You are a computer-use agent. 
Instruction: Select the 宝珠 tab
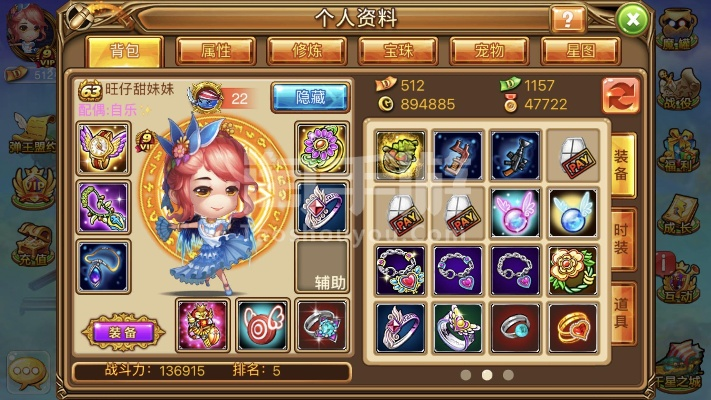[398, 50]
